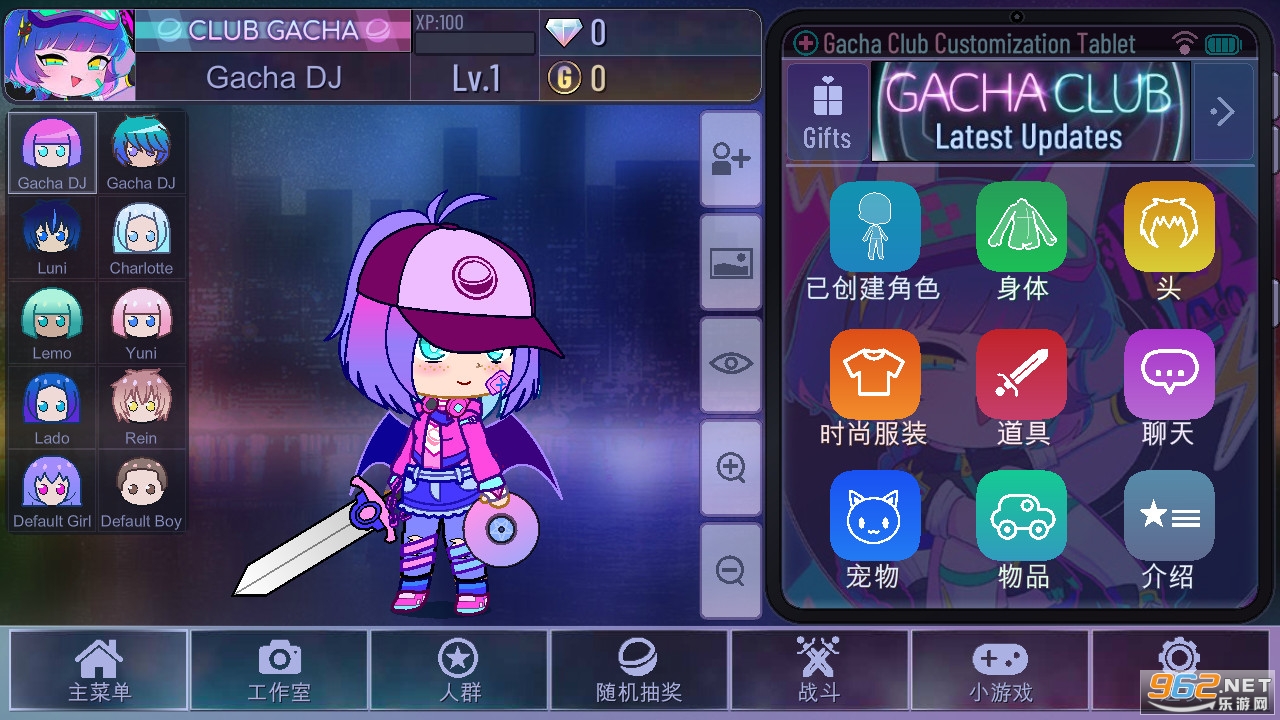
Task: View Gacha Club Latest Updates banner
Action: coord(1030,112)
